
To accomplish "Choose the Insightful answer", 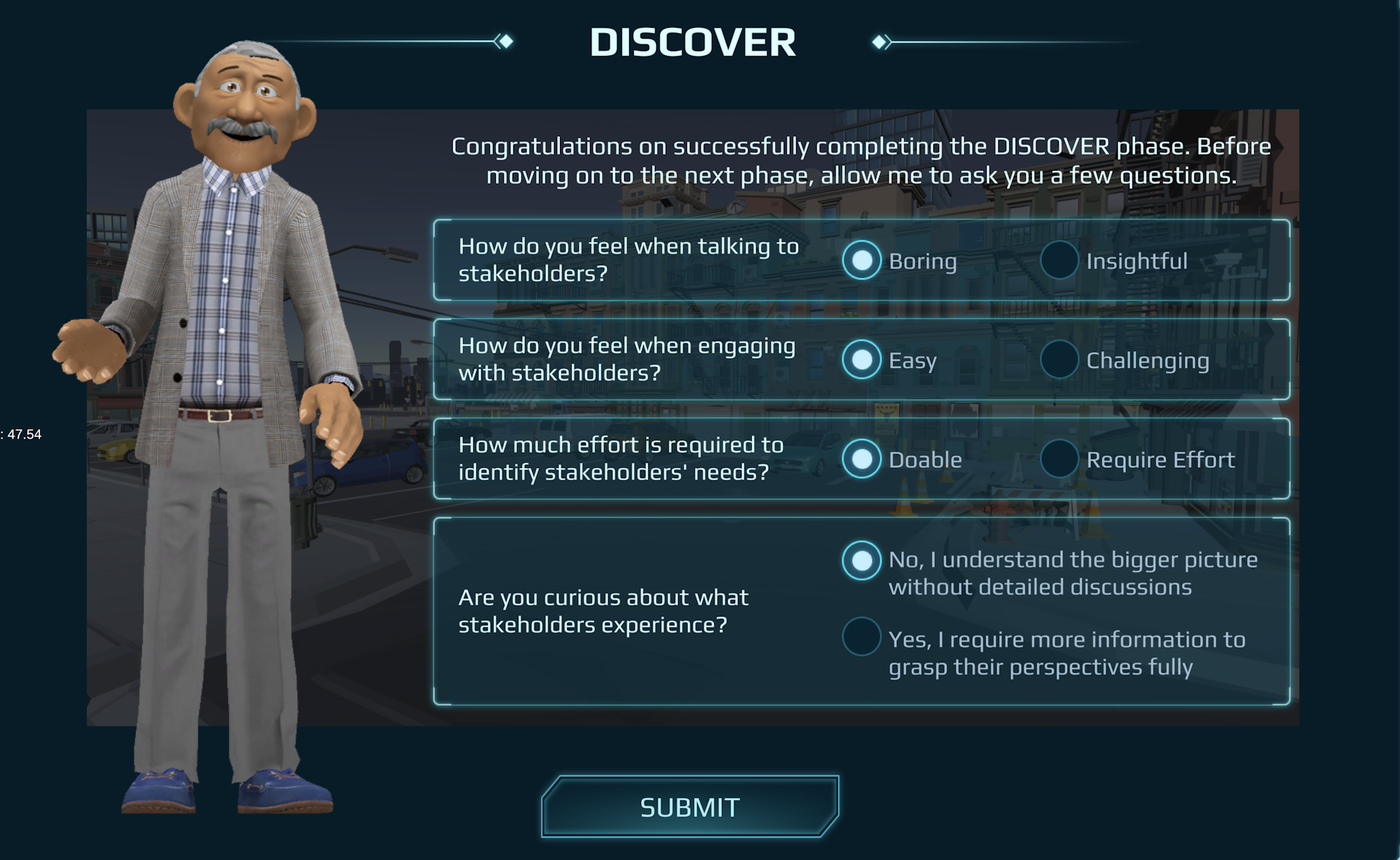I will [x=1059, y=260].
